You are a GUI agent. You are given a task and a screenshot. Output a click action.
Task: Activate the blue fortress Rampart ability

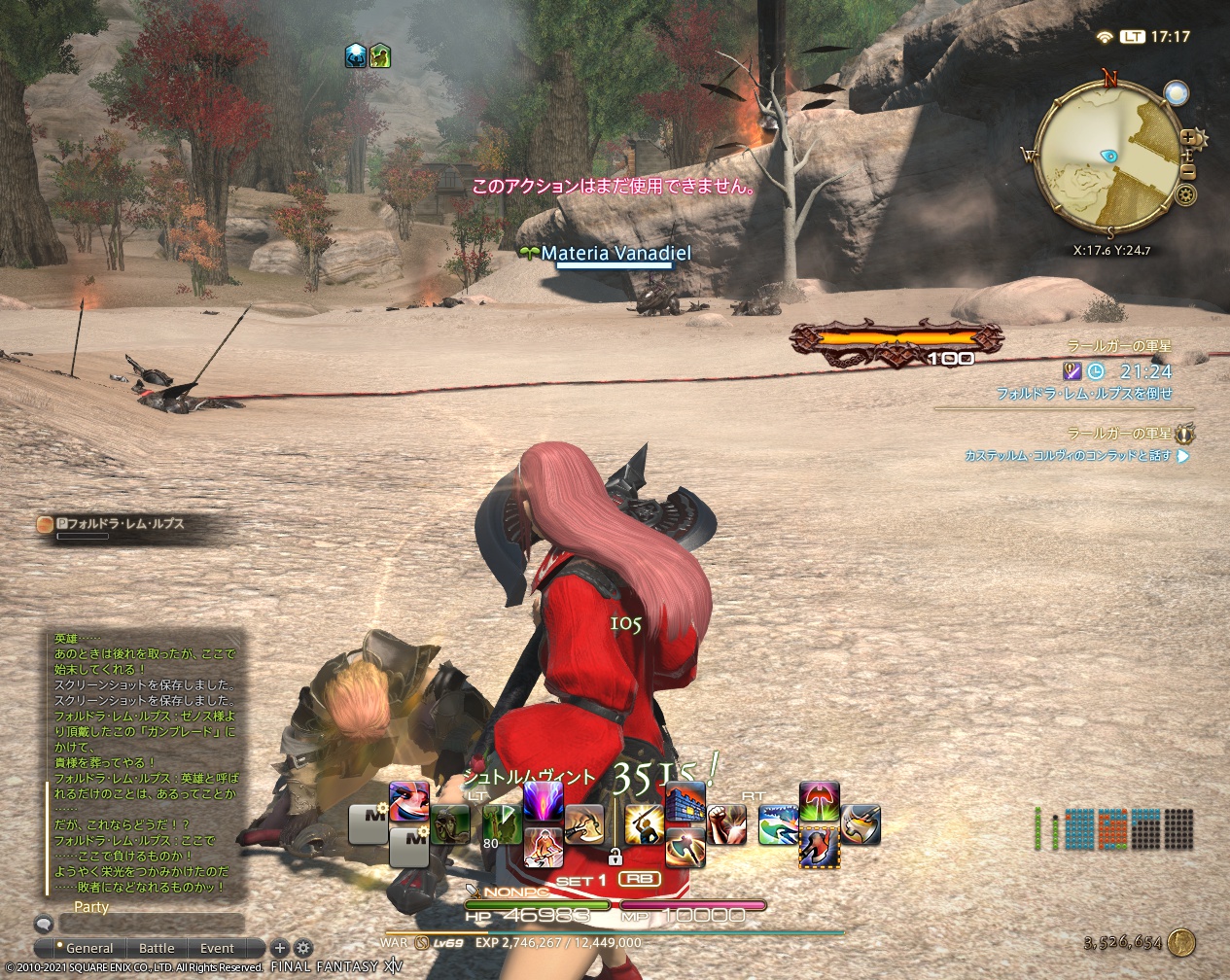685,803
